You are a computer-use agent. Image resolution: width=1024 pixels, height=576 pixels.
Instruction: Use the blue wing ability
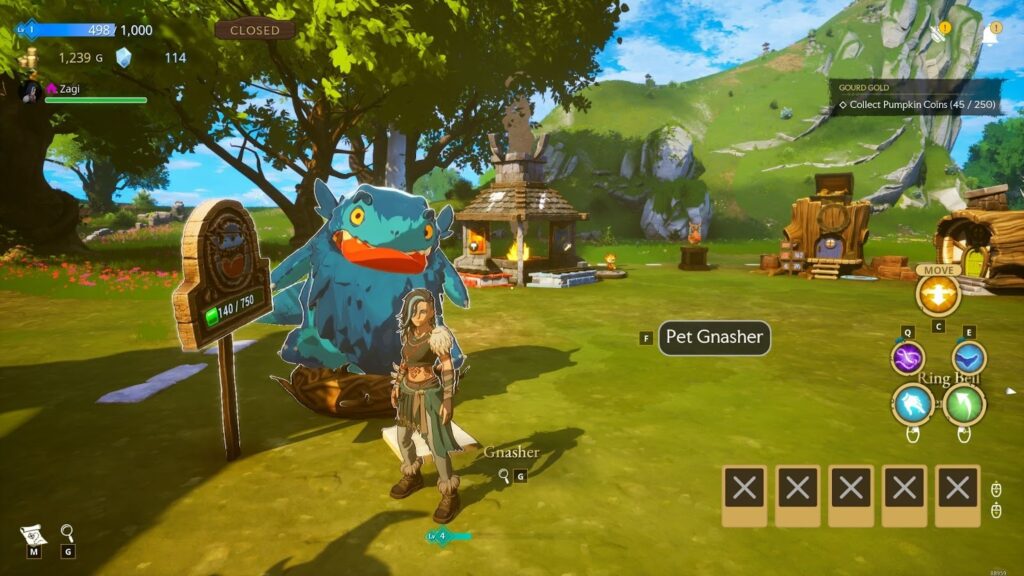[x=968, y=358]
